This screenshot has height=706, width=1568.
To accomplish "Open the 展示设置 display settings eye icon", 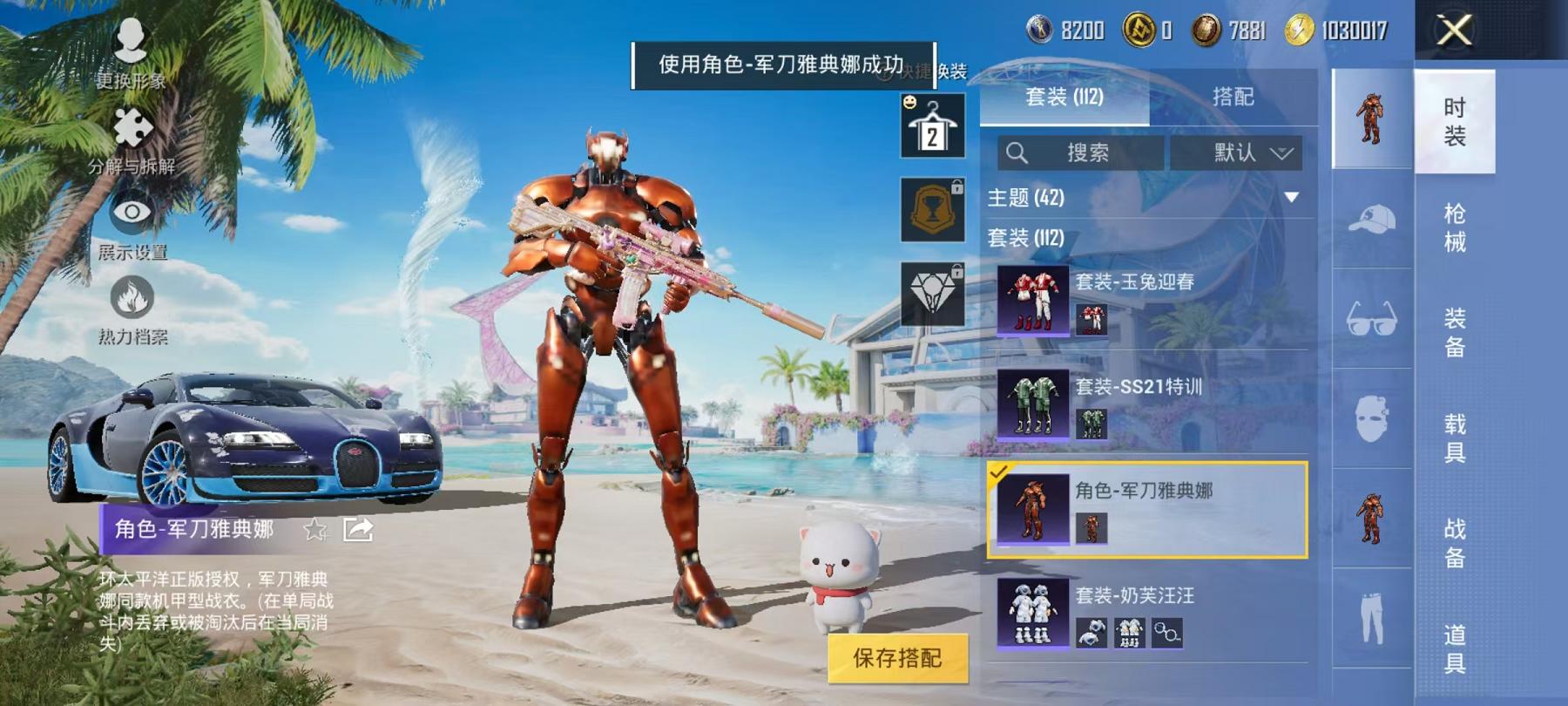I will [x=132, y=212].
